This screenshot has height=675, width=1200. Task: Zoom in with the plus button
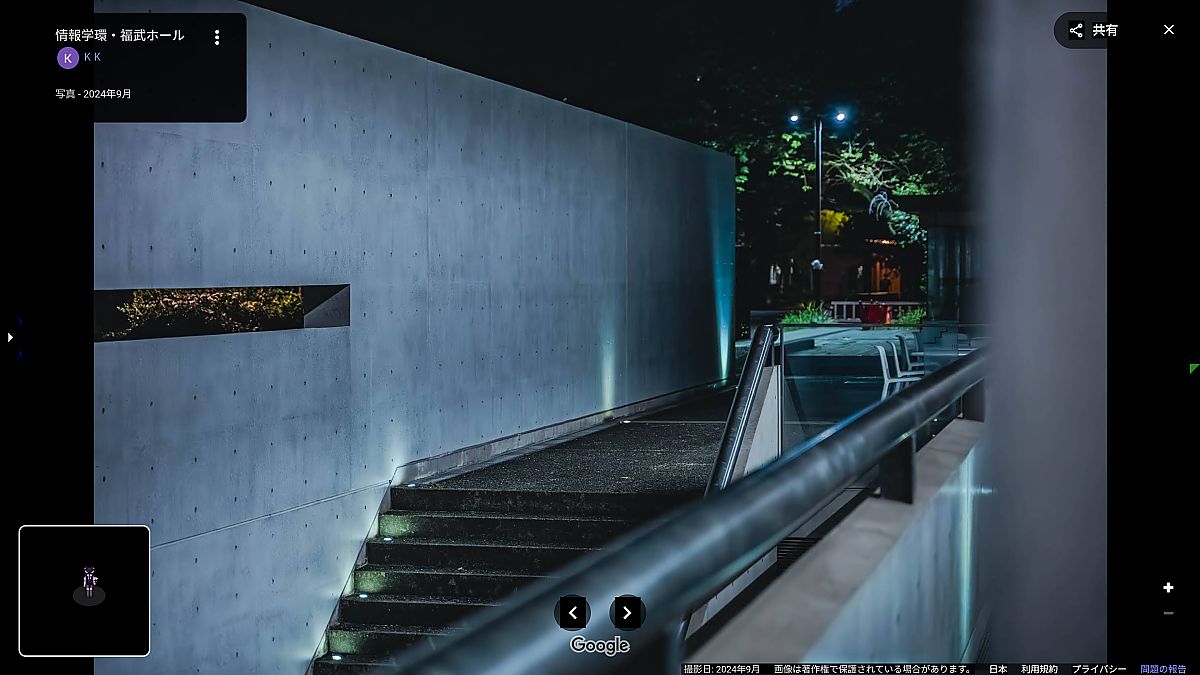[x=1168, y=588]
